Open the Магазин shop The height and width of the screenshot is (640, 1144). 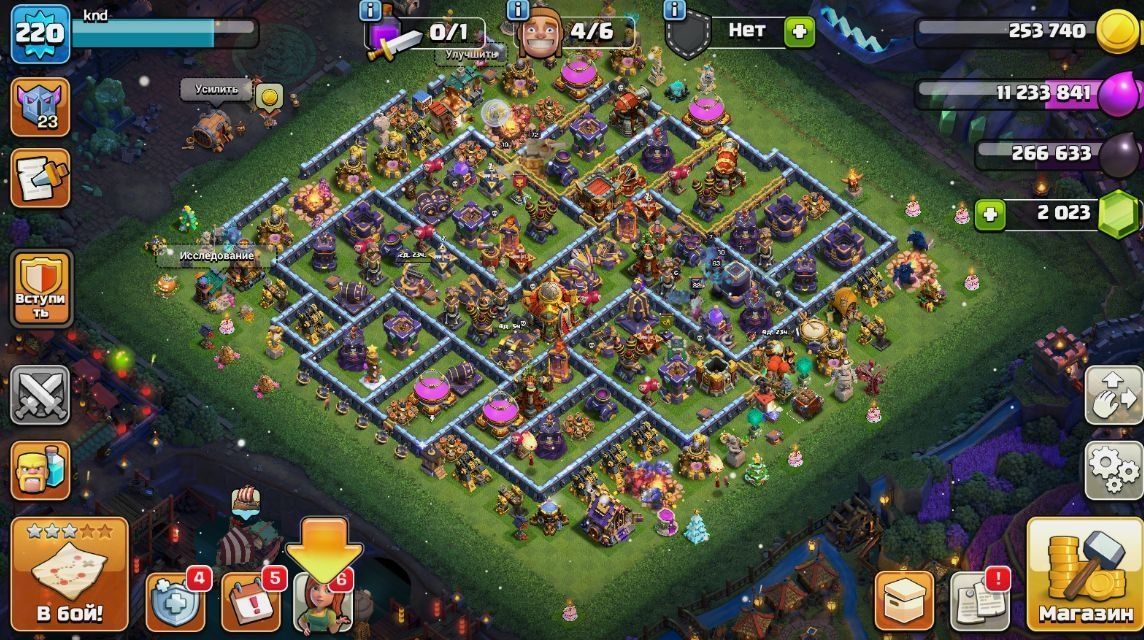(1083, 575)
